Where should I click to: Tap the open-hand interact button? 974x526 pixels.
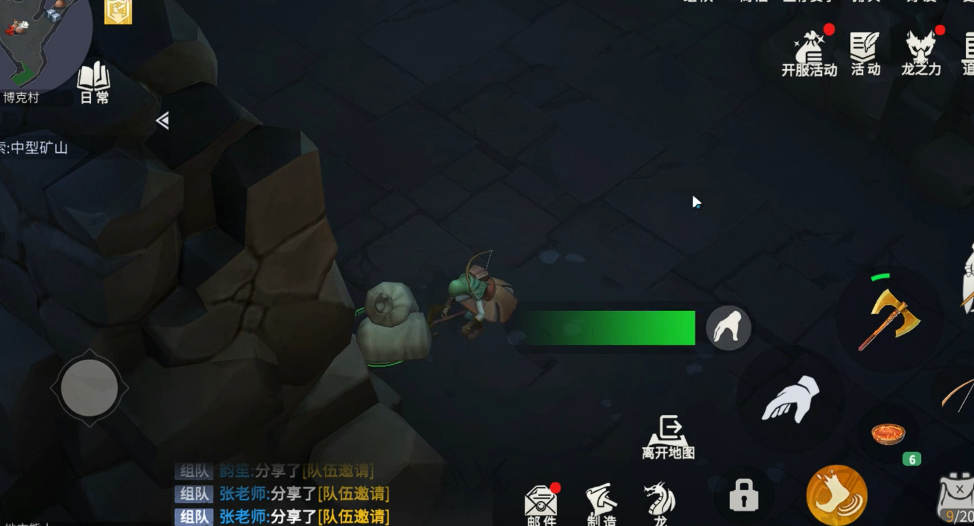tap(790, 399)
